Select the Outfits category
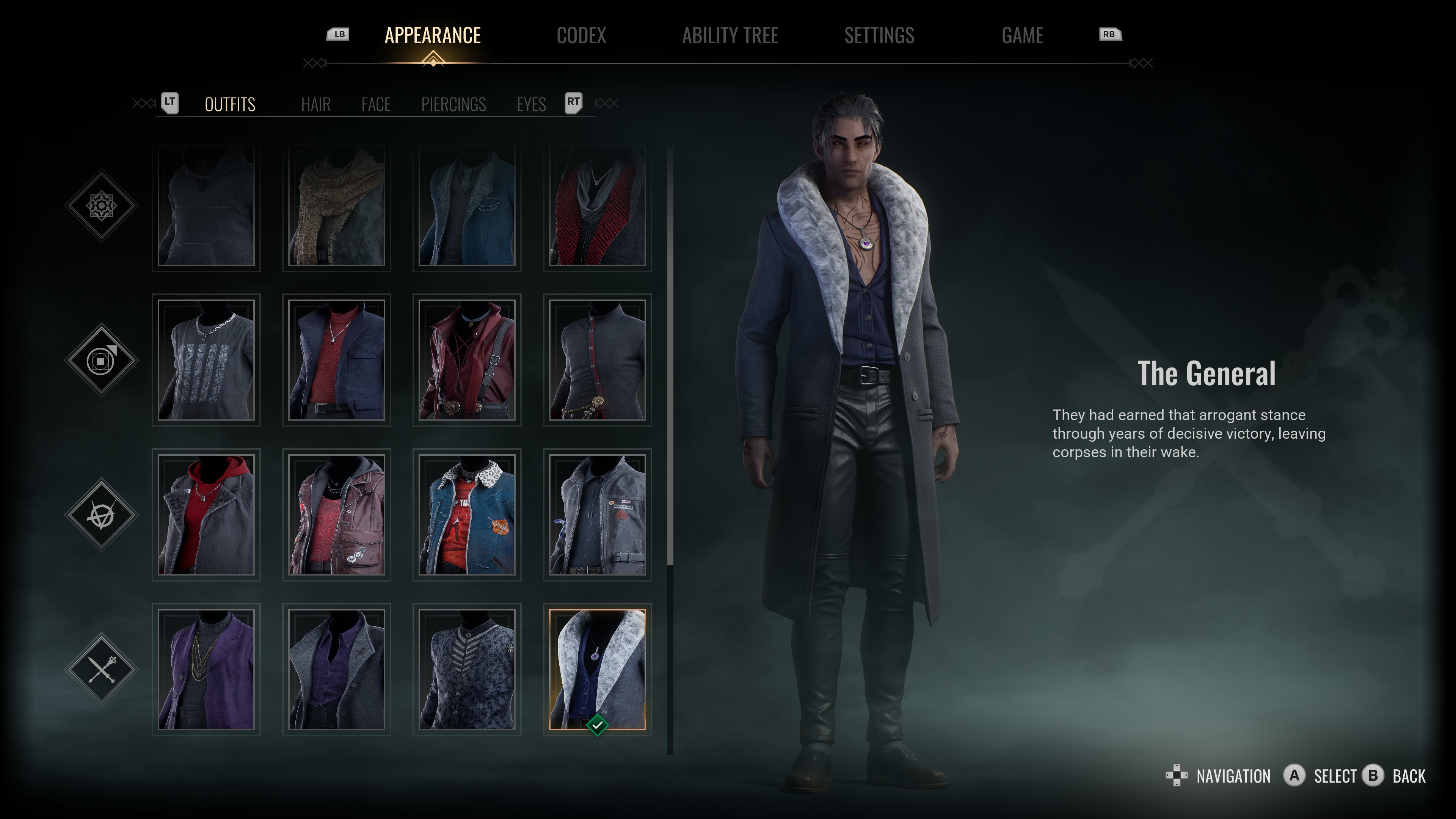The height and width of the screenshot is (819, 1456). coord(230,105)
